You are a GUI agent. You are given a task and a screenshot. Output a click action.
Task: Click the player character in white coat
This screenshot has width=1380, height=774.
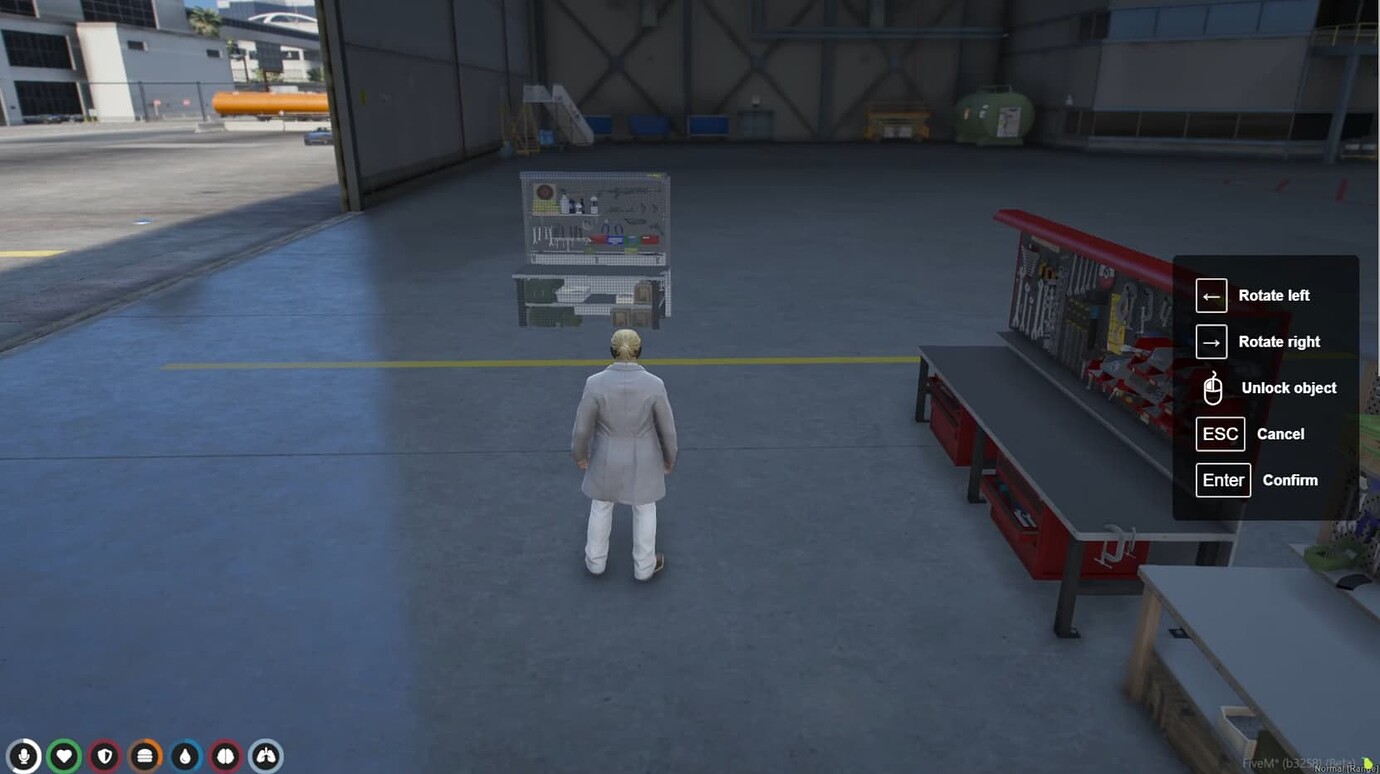click(625, 450)
